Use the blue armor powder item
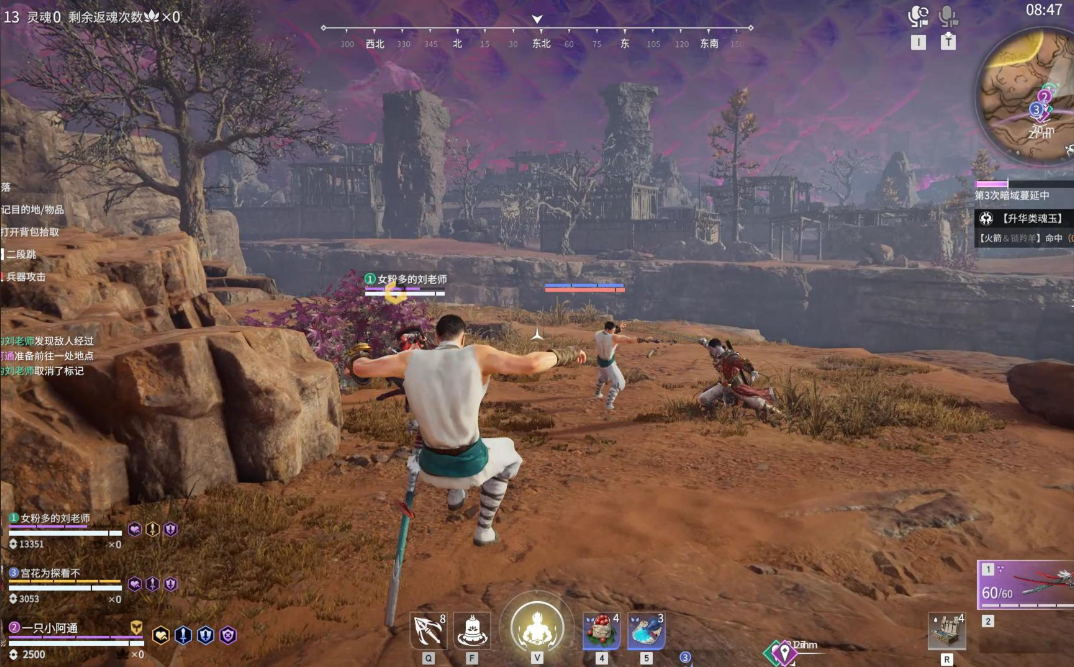Viewport: 1074px width, 667px height. tap(646, 631)
